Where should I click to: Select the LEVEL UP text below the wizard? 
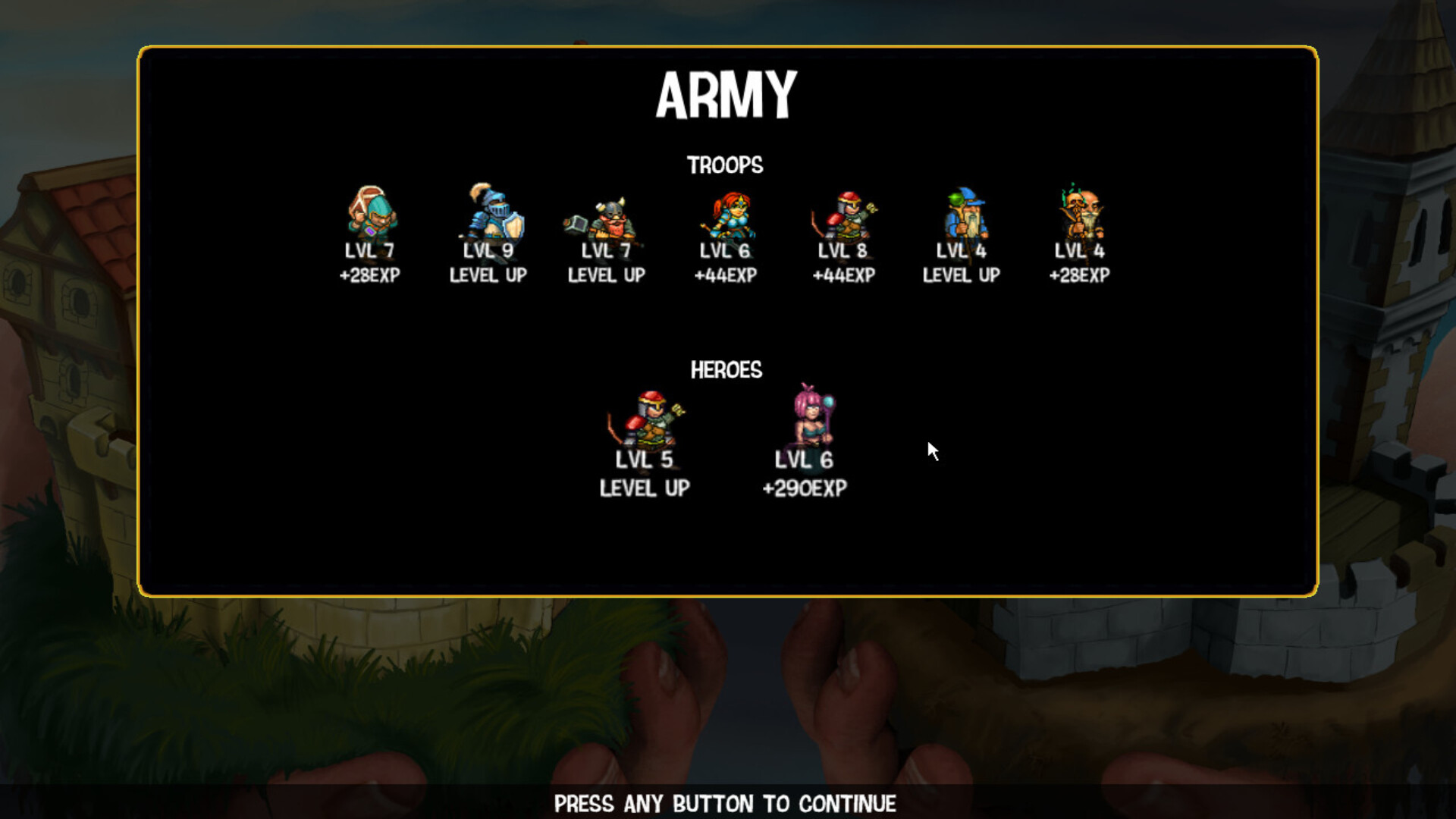point(960,276)
